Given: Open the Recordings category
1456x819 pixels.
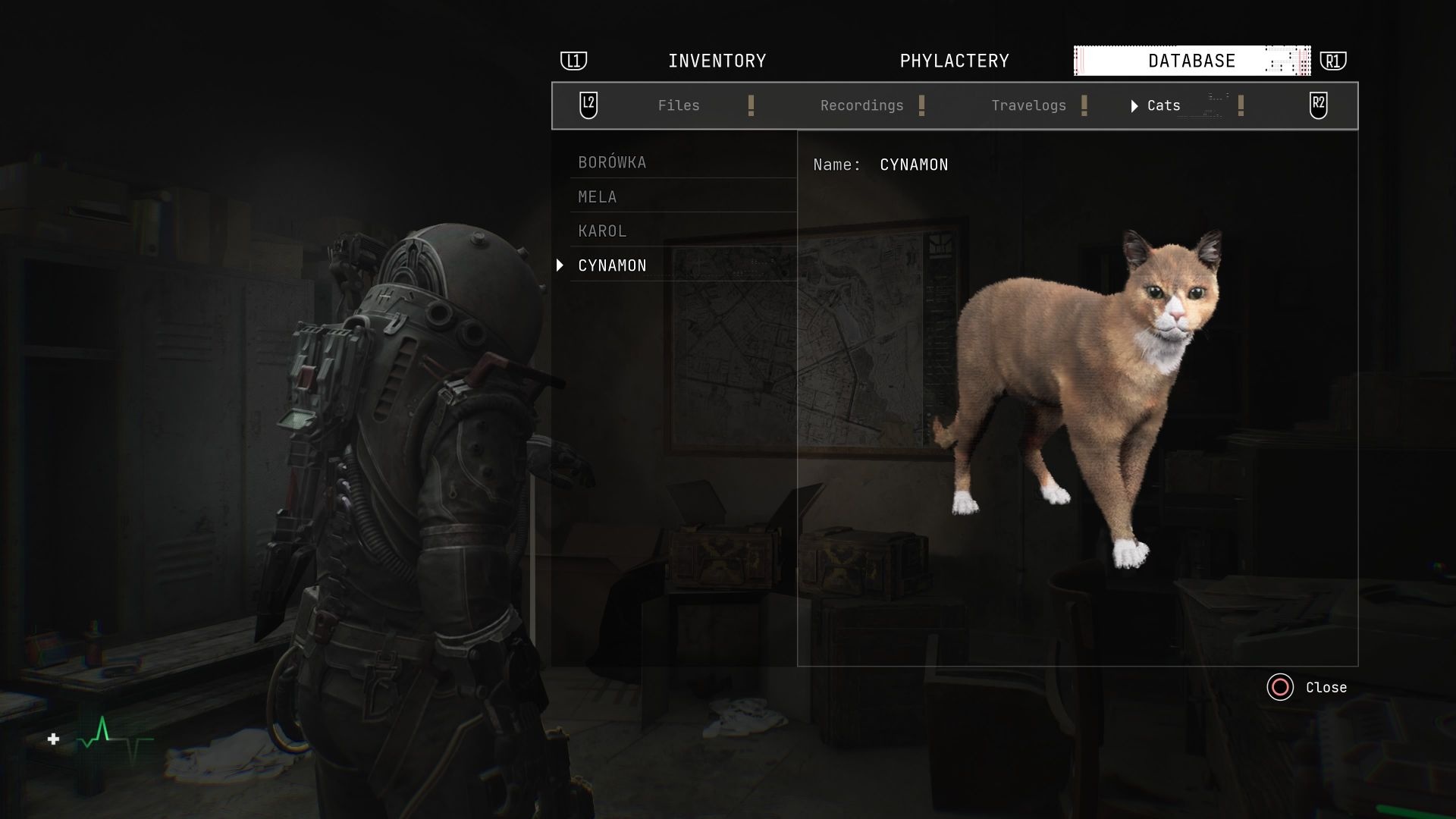Looking at the screenshot, I should pos(861,105).
